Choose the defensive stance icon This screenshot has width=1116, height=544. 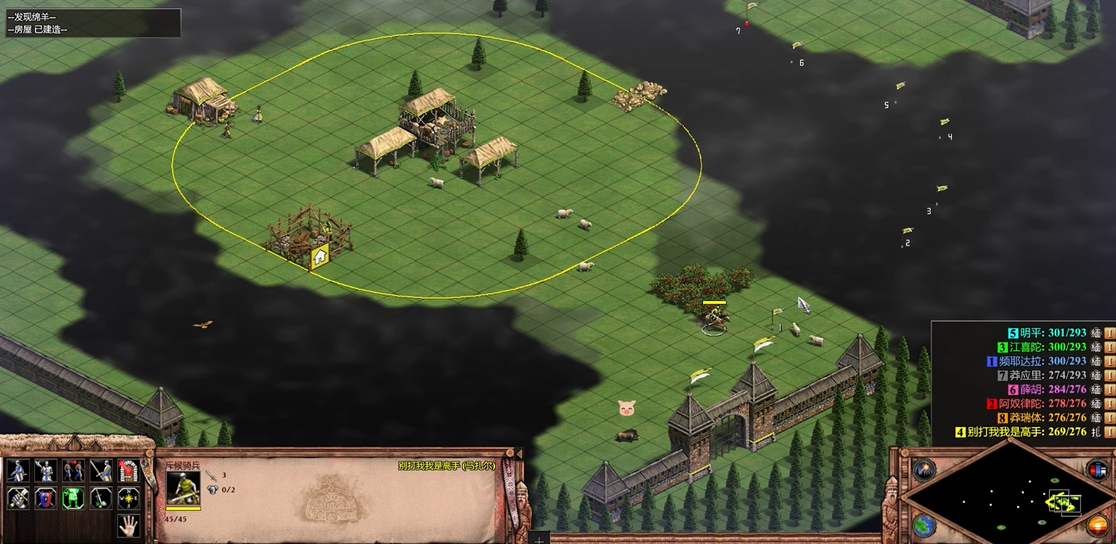pos(45,470)
